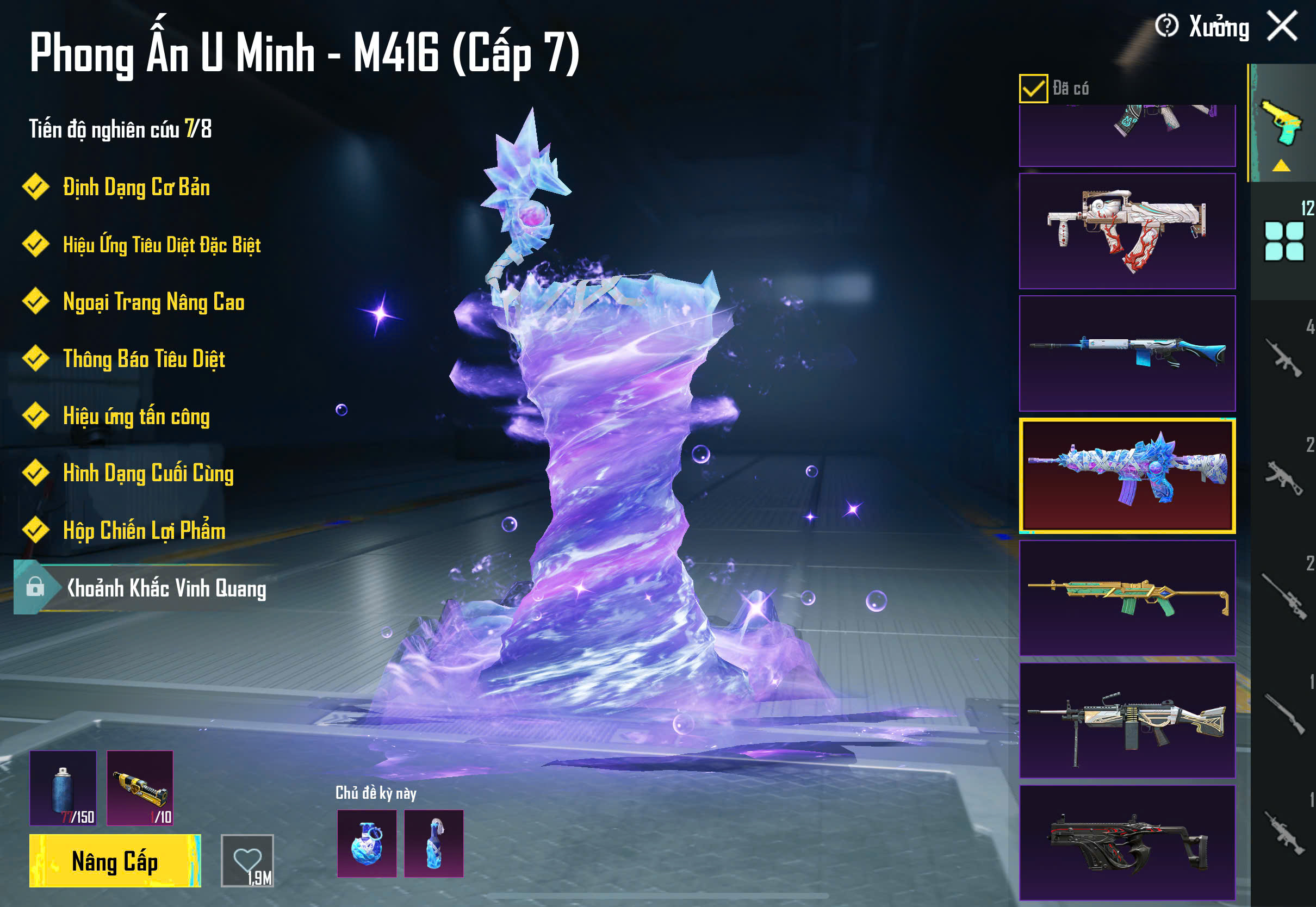Toggle the "Đã có" owned filter checkbox
This screenshot has width=1316, height=907.
[x=1033, y=89]
